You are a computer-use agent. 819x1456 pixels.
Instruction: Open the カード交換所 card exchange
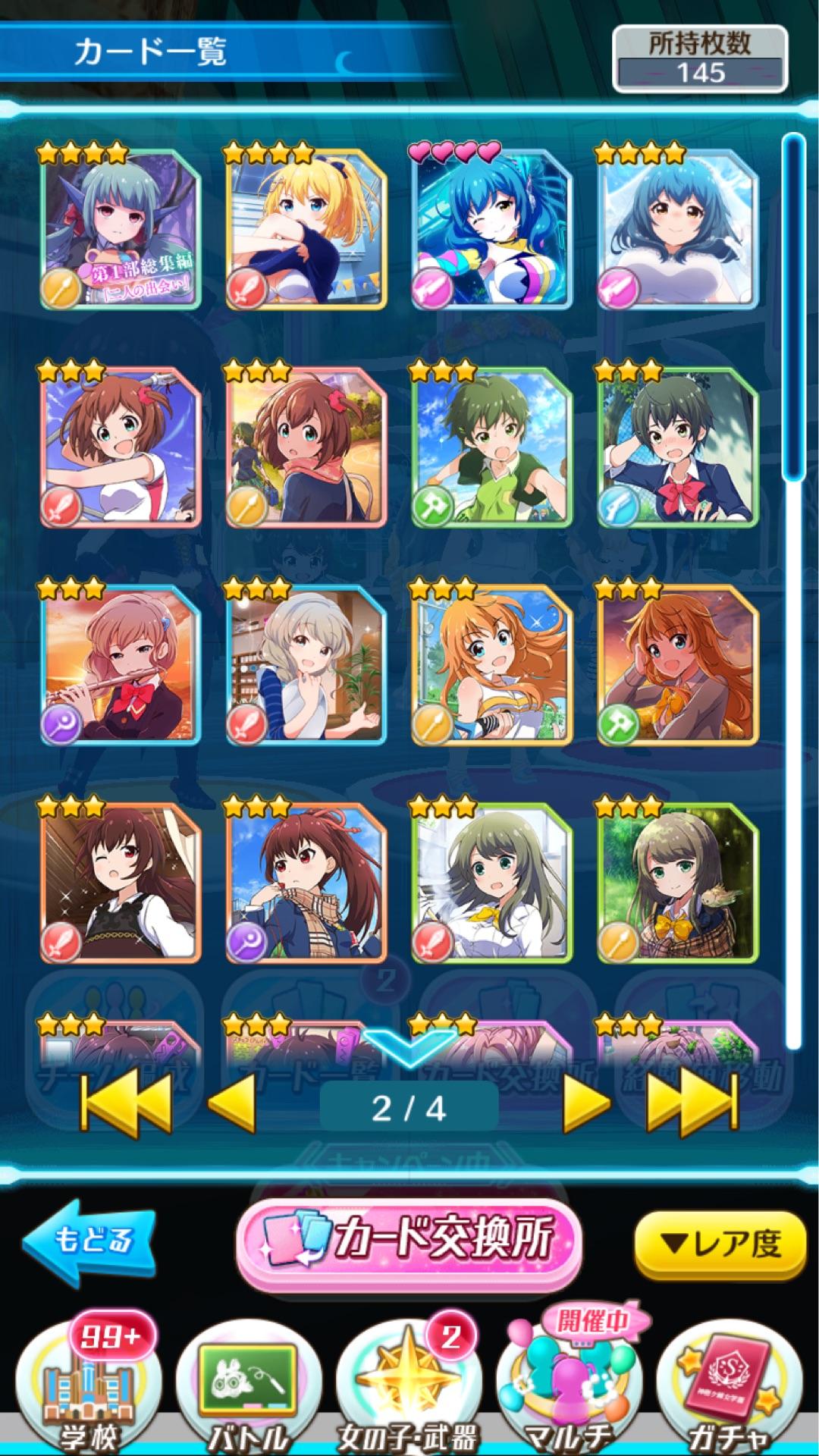[409, 1241]
